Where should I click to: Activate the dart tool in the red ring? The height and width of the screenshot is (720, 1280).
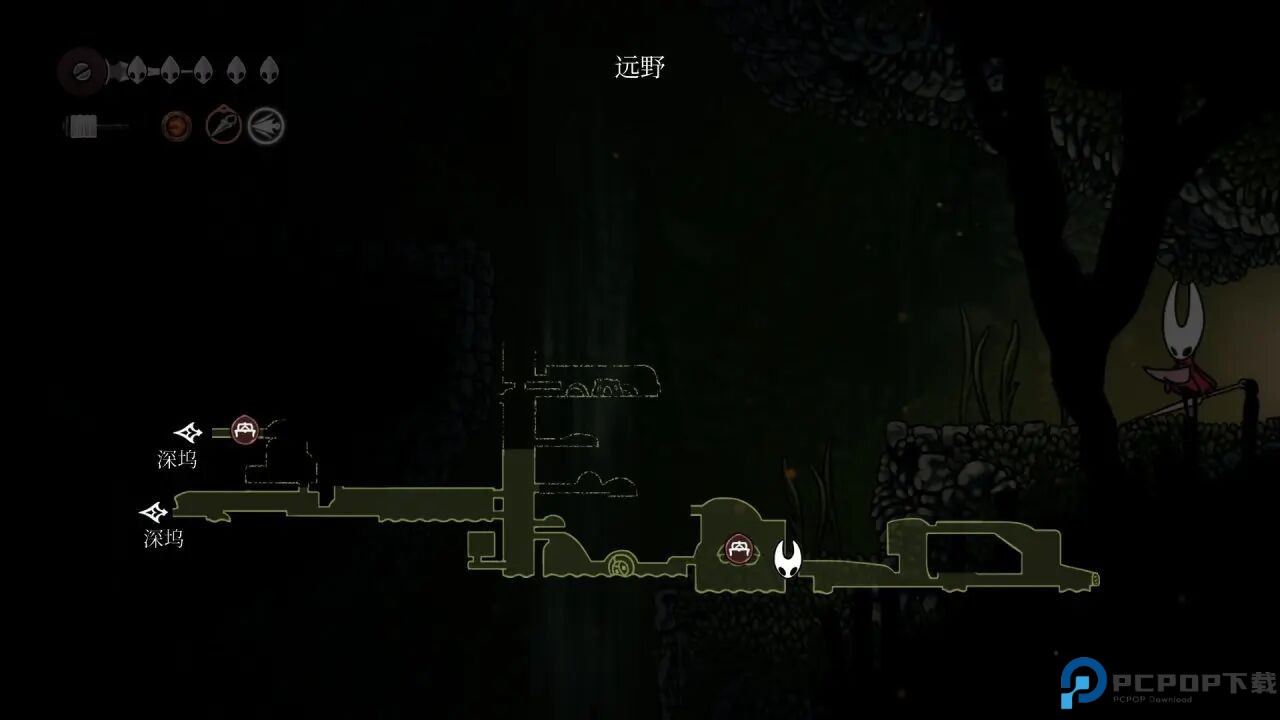[224, 126]
